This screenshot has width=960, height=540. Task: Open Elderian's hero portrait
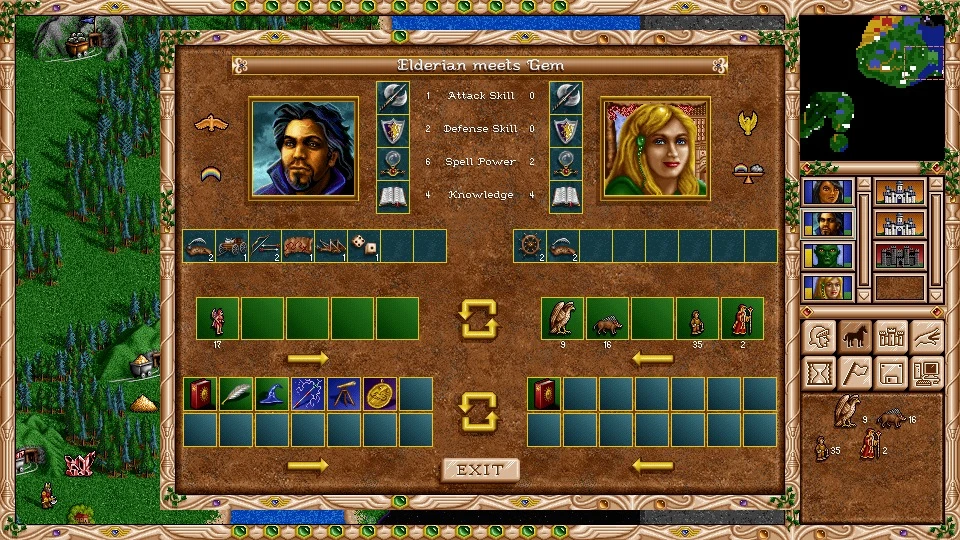(304, 147)
